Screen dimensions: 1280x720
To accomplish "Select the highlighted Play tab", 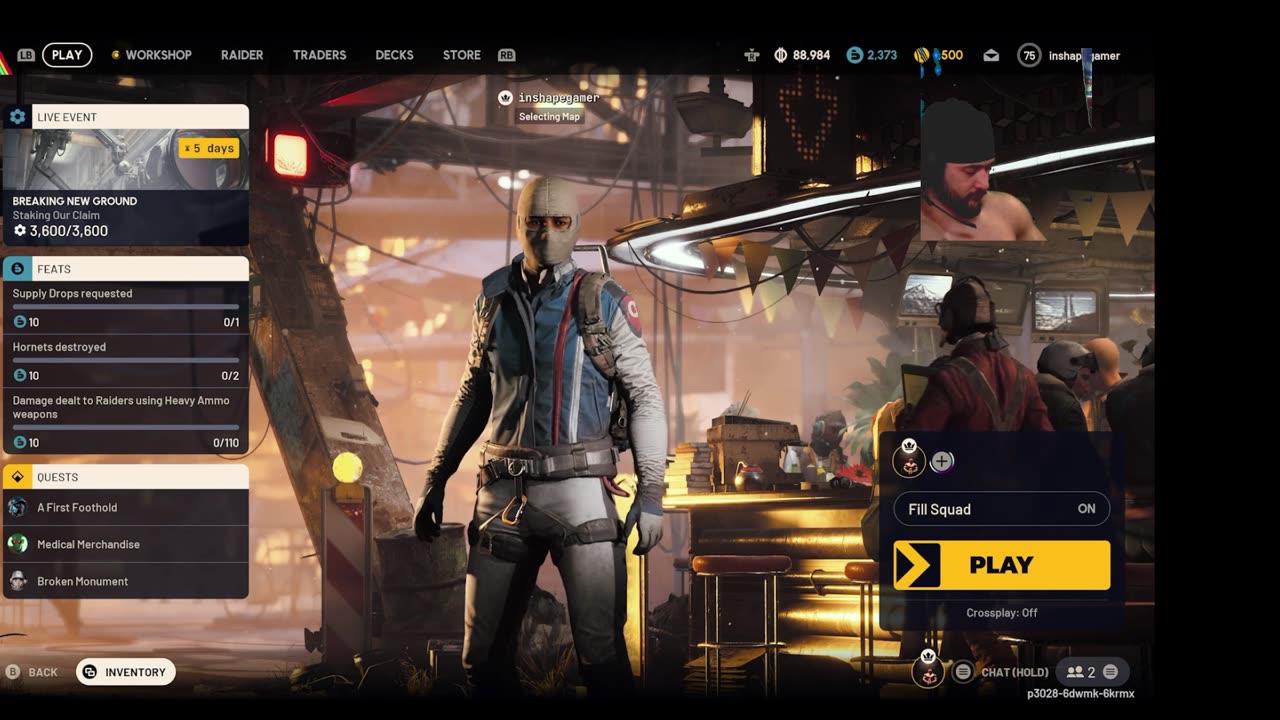I will click(x=67, y=55).
